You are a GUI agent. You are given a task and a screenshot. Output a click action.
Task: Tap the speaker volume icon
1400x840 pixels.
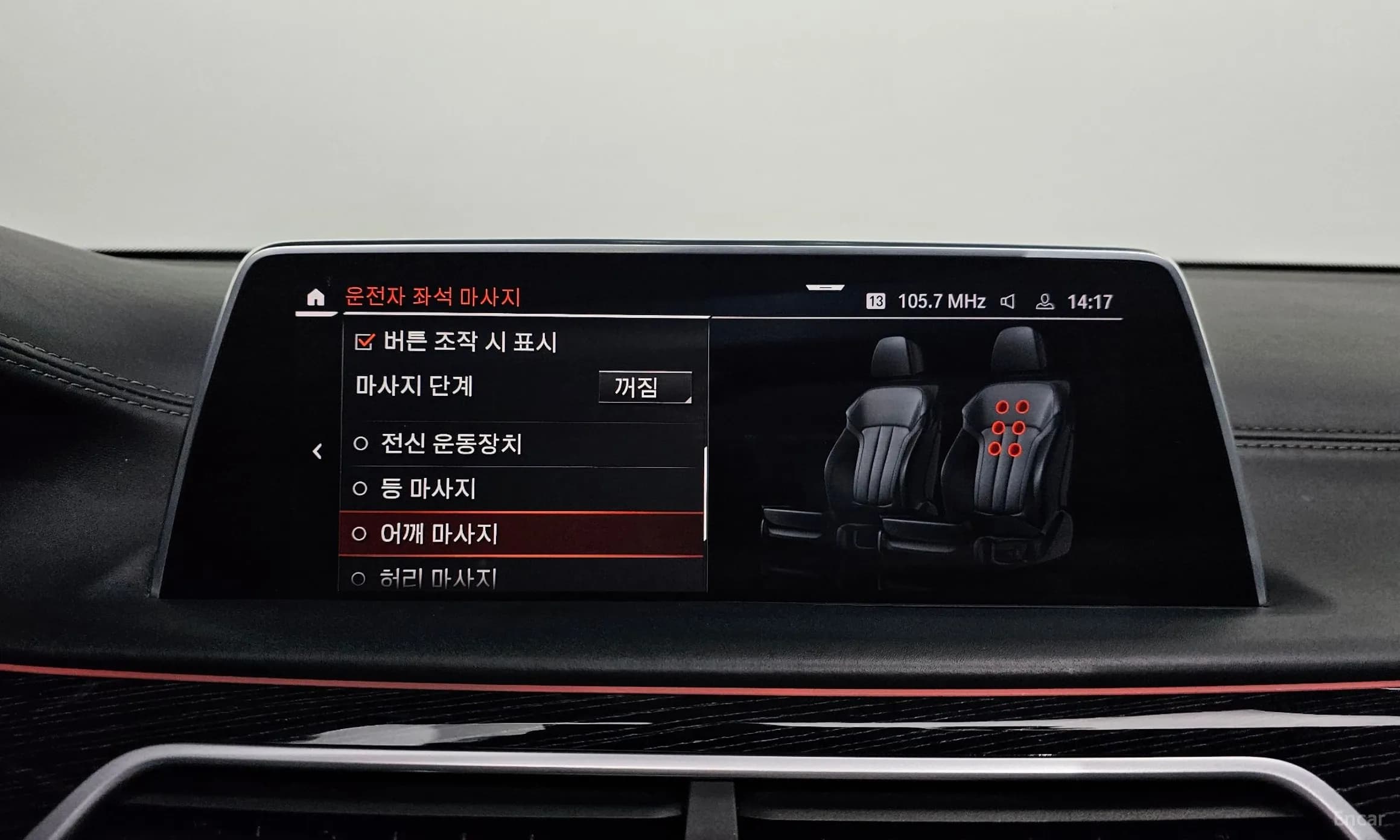point(1008,301)
